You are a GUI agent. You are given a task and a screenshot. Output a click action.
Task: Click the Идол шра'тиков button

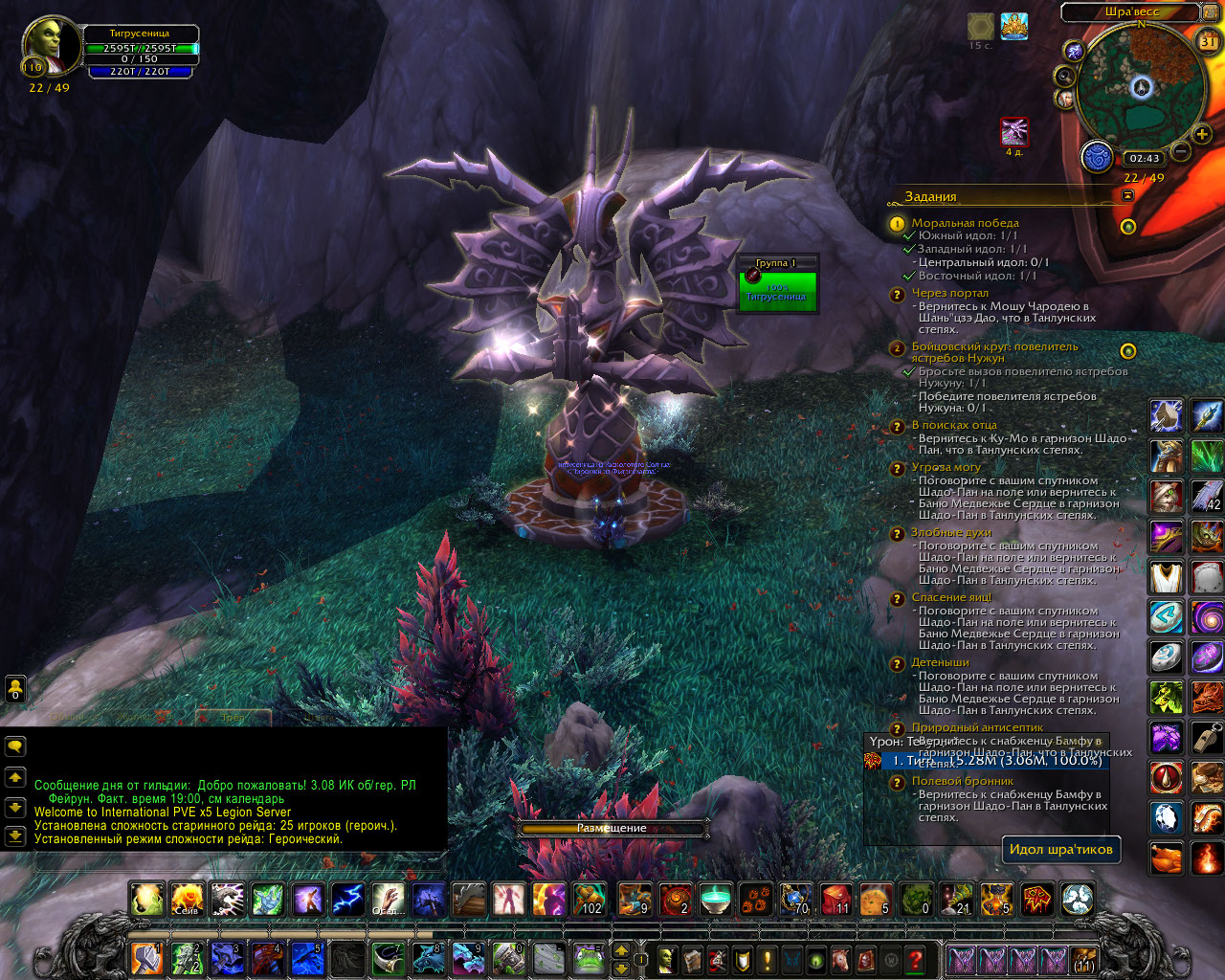pyautogui.click(x=1060, y=849)
